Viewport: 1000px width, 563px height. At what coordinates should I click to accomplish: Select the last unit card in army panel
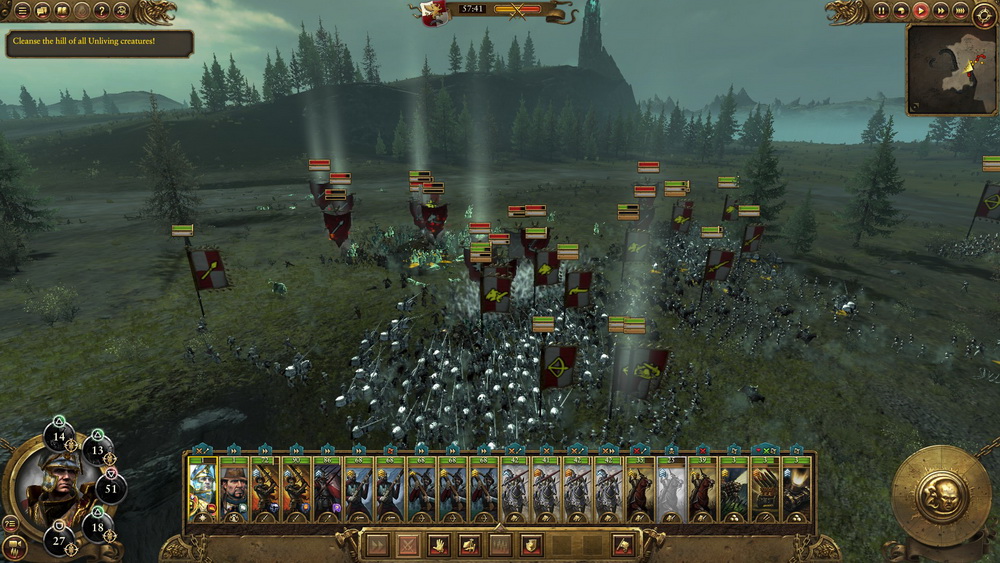click(x=797, y=490)
